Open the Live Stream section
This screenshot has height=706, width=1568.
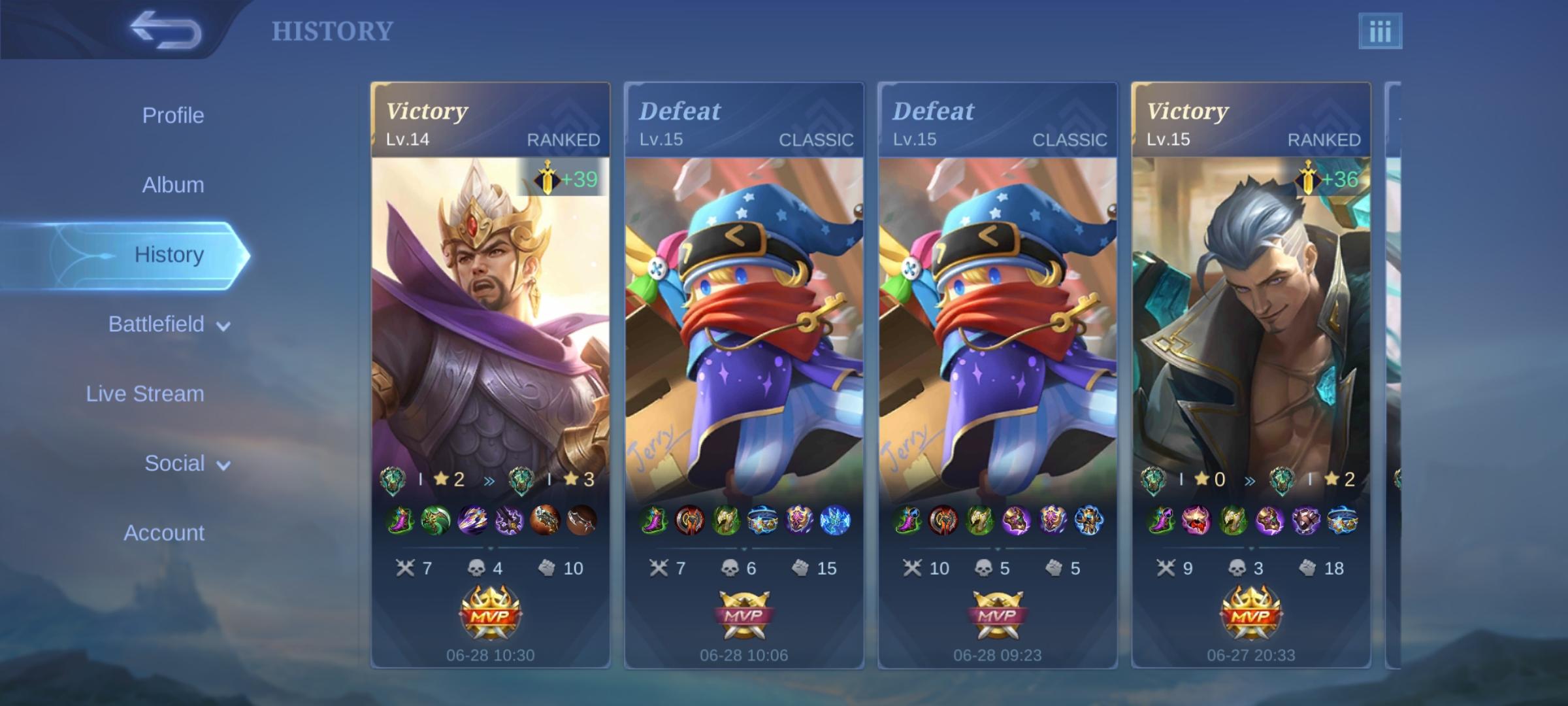[x=144, y=394]
